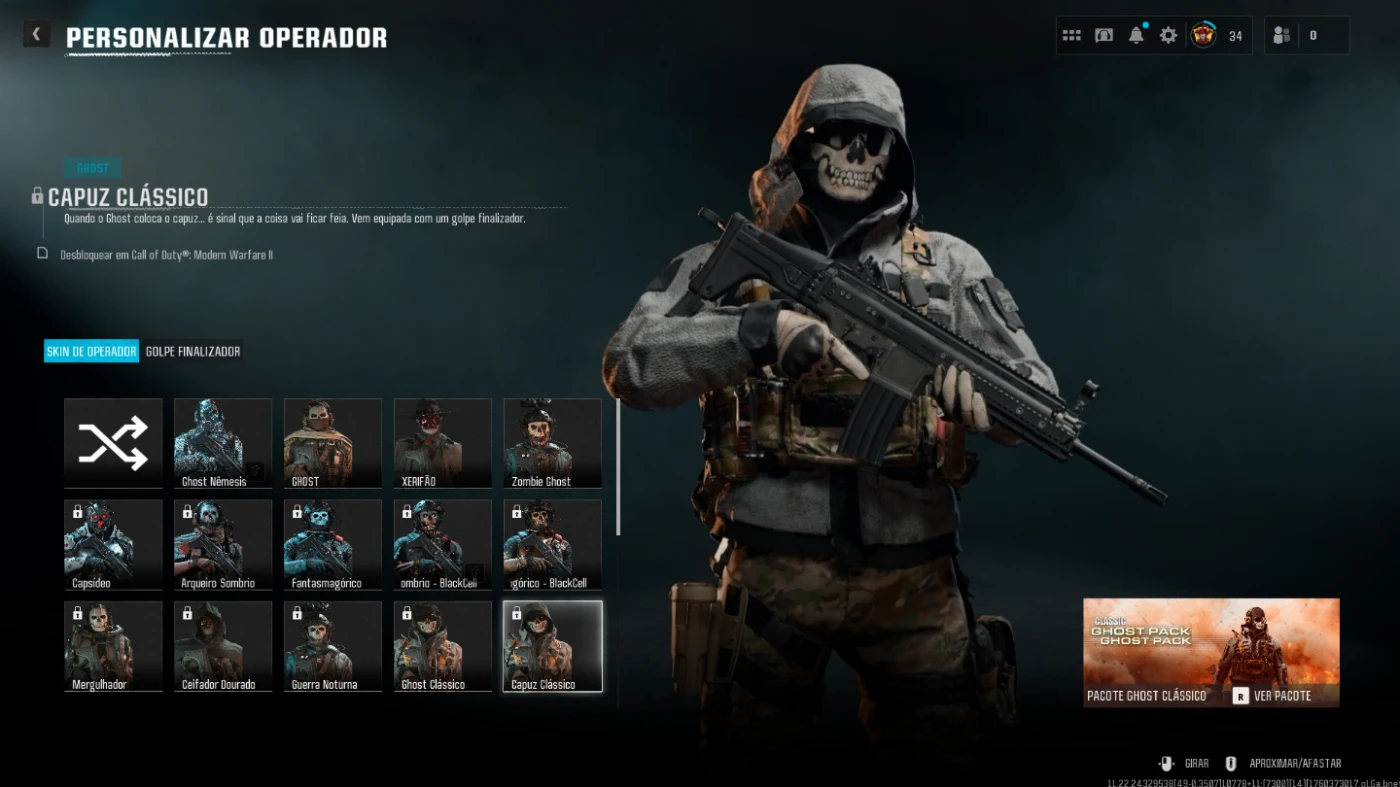Pick the Guerra Noturna skin

(332, 646)
